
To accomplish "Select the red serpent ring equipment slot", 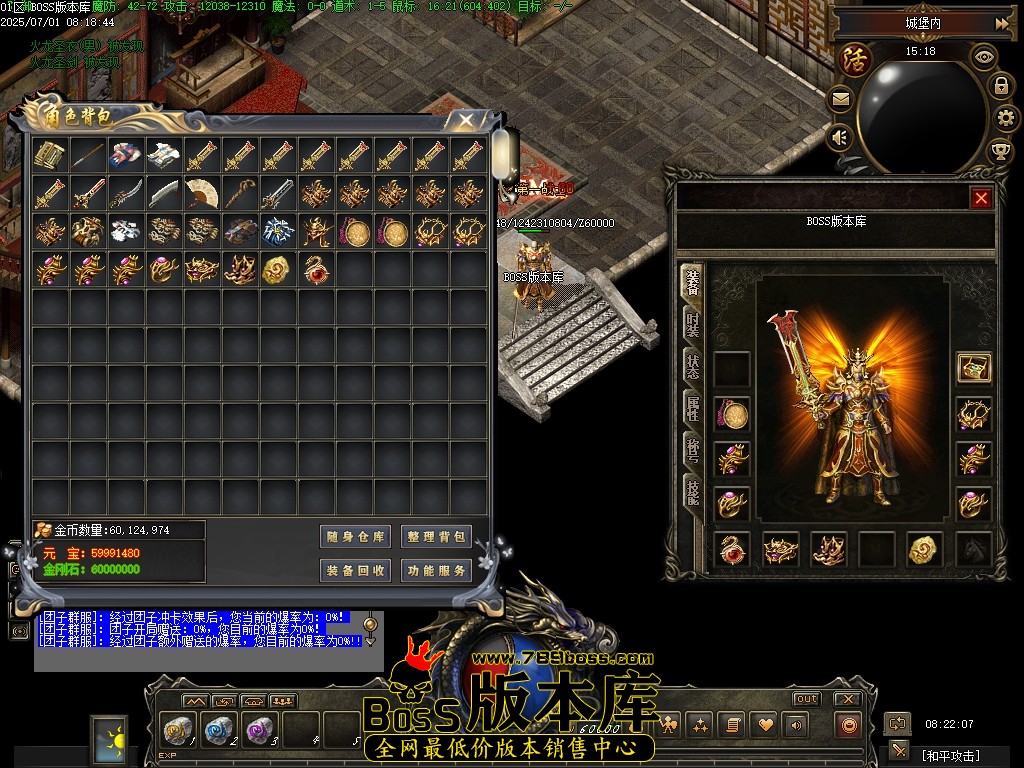I will click(732, 549).
